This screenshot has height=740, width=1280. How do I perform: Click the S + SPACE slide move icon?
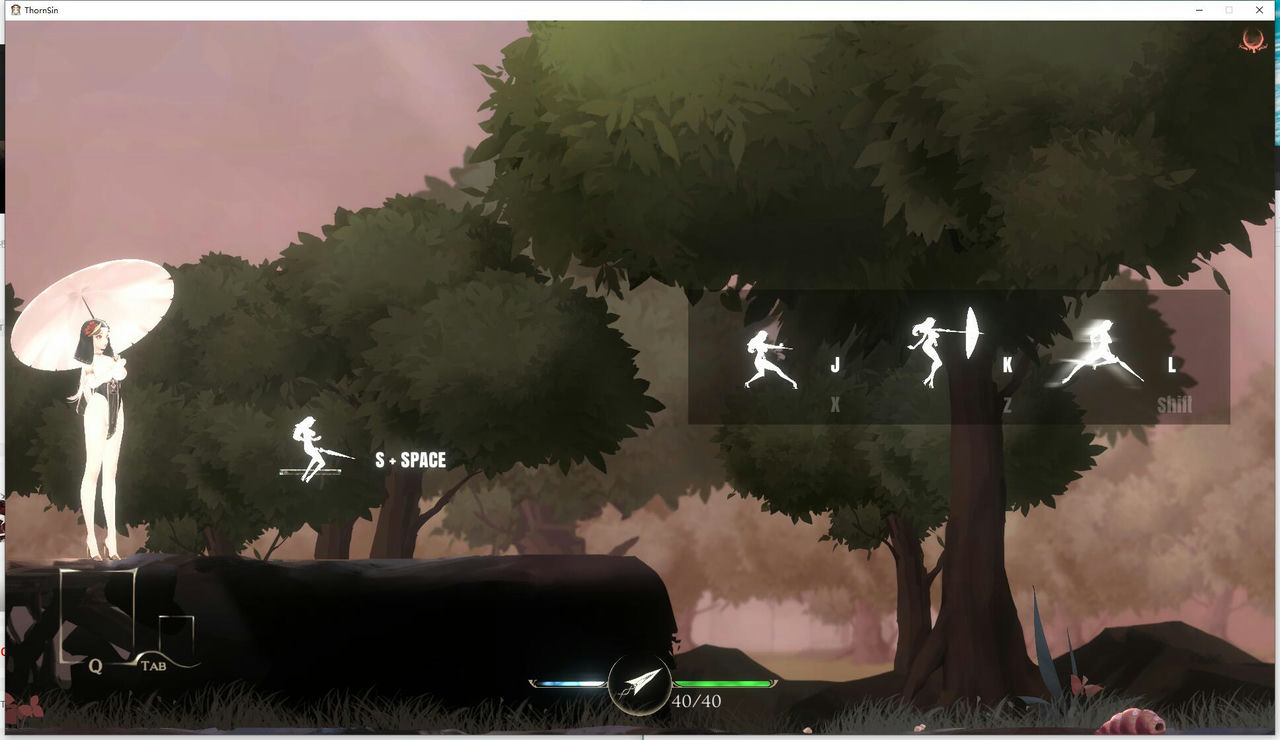[x=310, y=448]
